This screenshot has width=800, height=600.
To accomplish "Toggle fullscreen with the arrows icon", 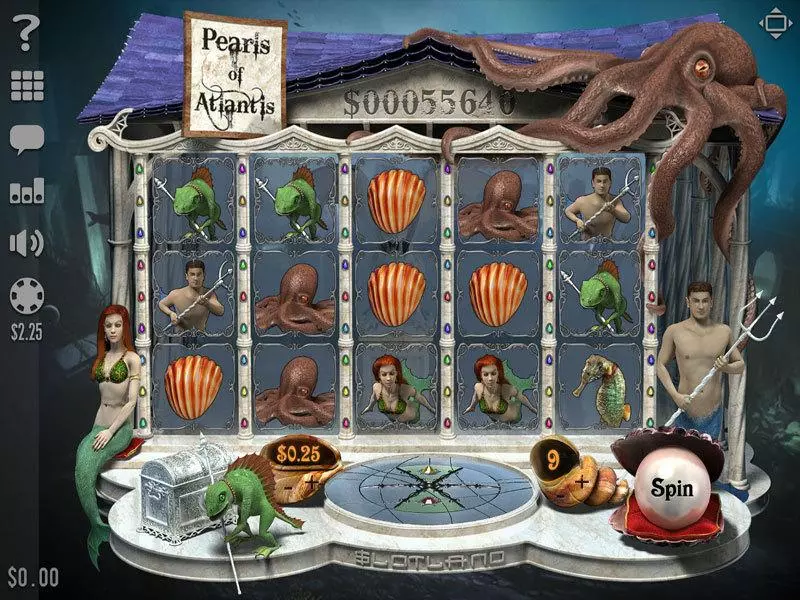I will click(774, 23).
